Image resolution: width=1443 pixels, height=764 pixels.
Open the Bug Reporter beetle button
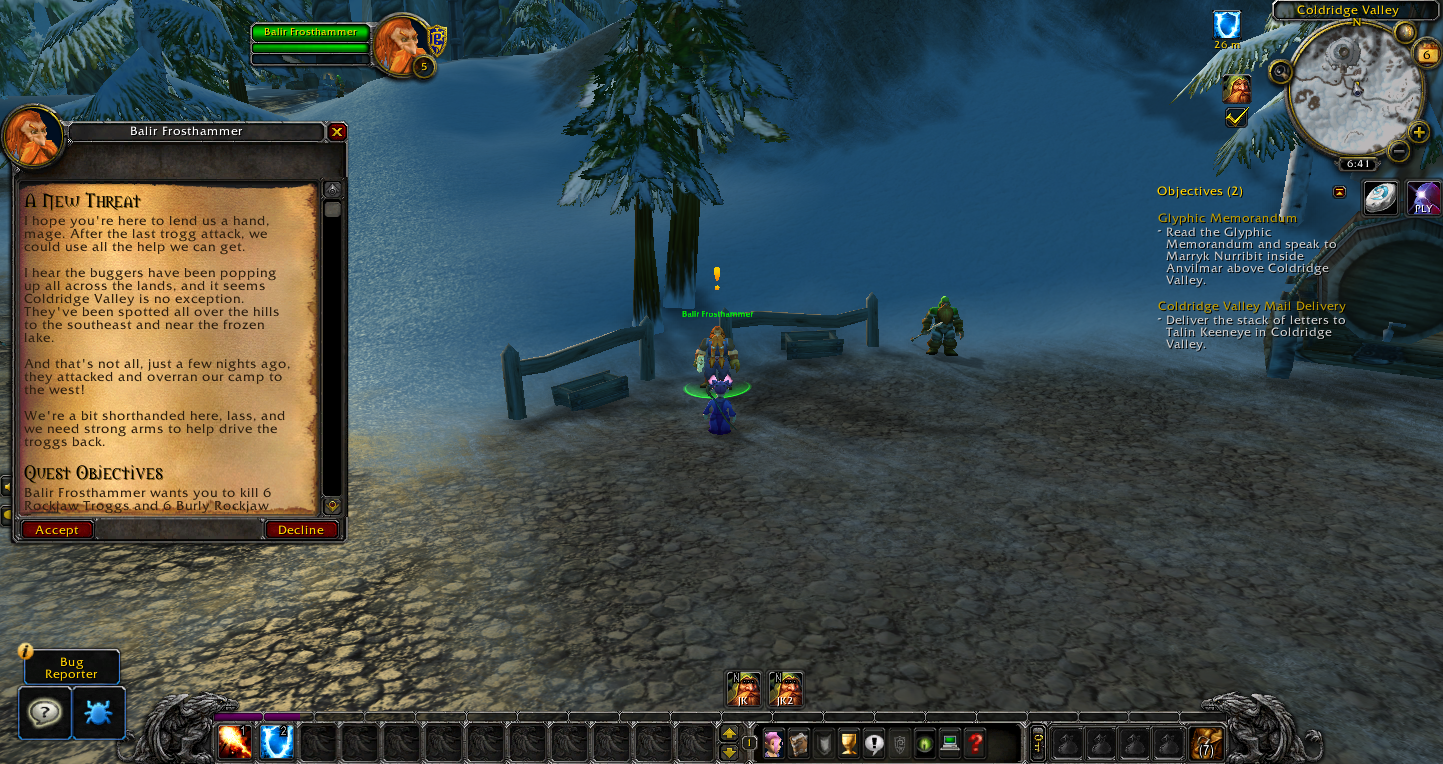click(x=99, y=713)
